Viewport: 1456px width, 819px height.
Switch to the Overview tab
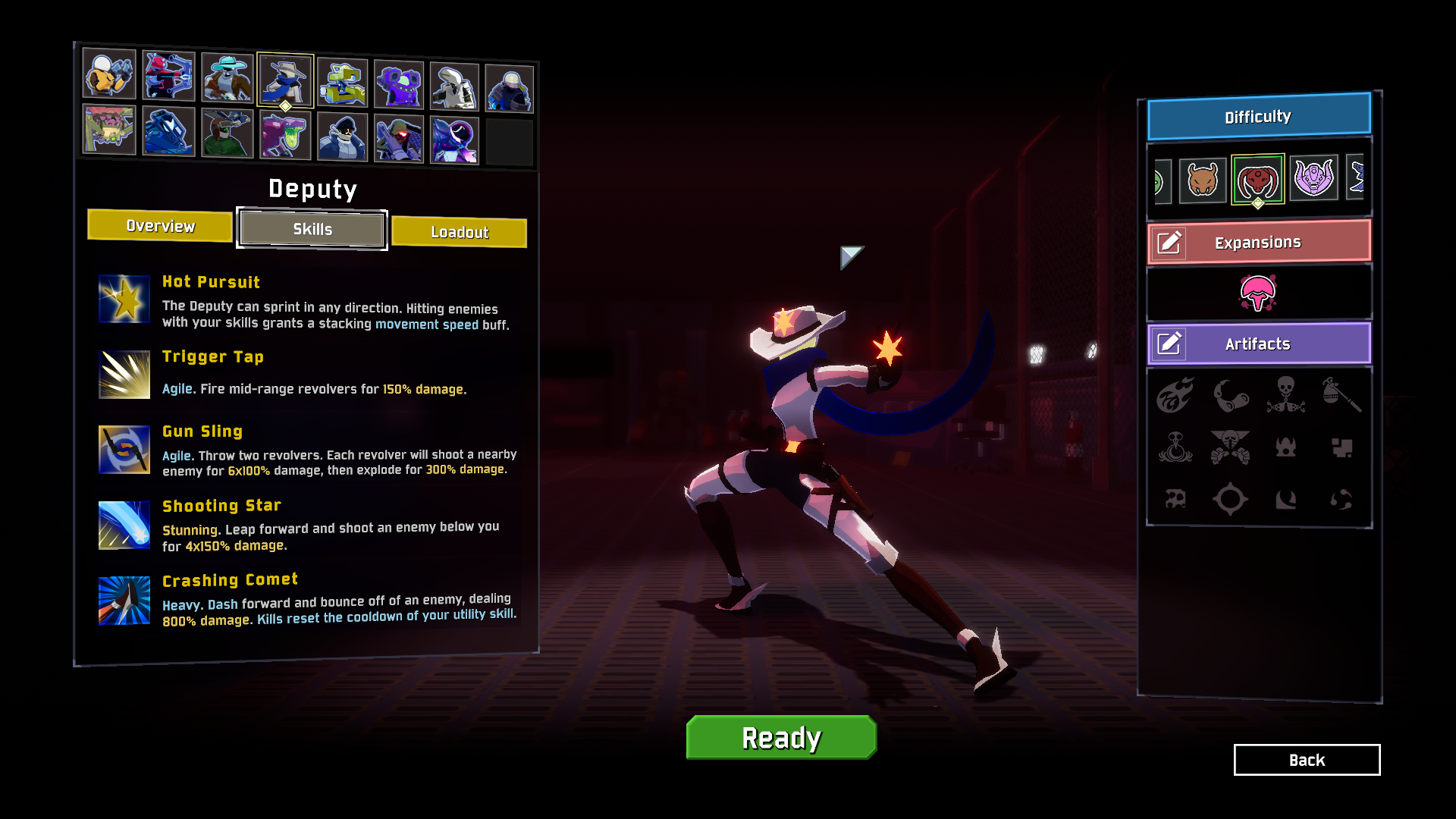click(x=160, y=226)
